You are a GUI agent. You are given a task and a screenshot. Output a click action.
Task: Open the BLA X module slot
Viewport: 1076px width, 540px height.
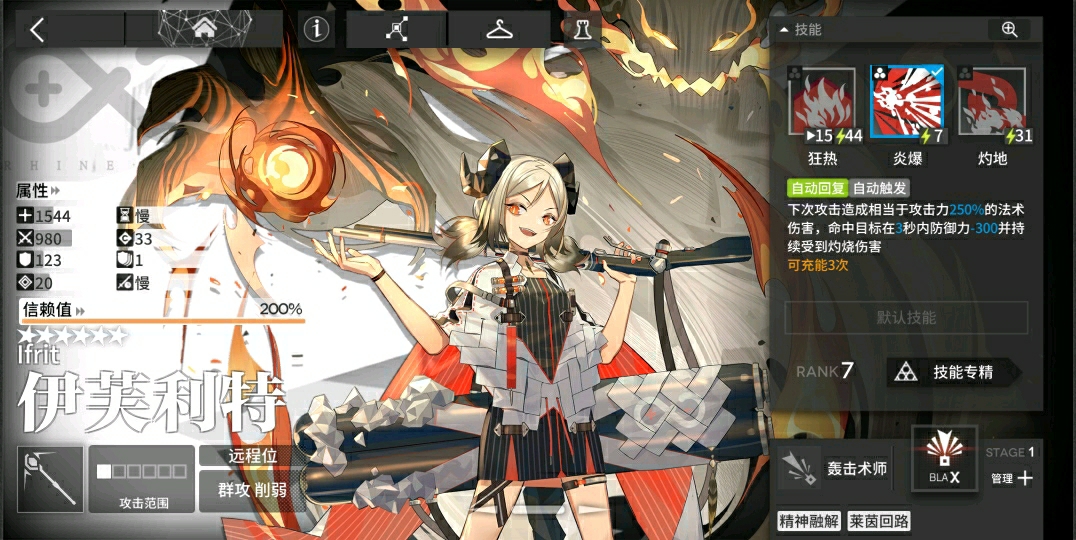click(944, 459)
